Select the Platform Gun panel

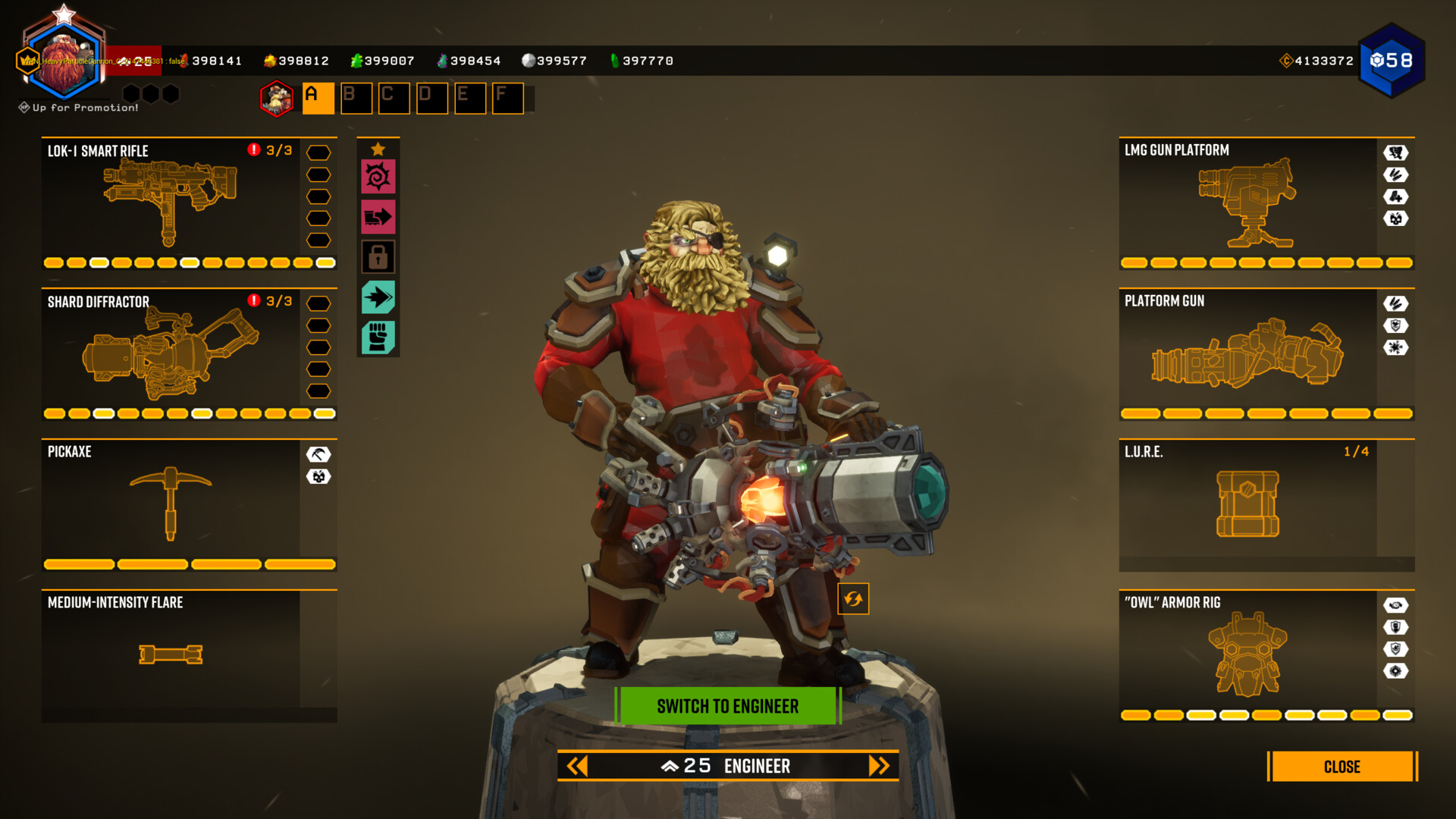point(1247,353)
